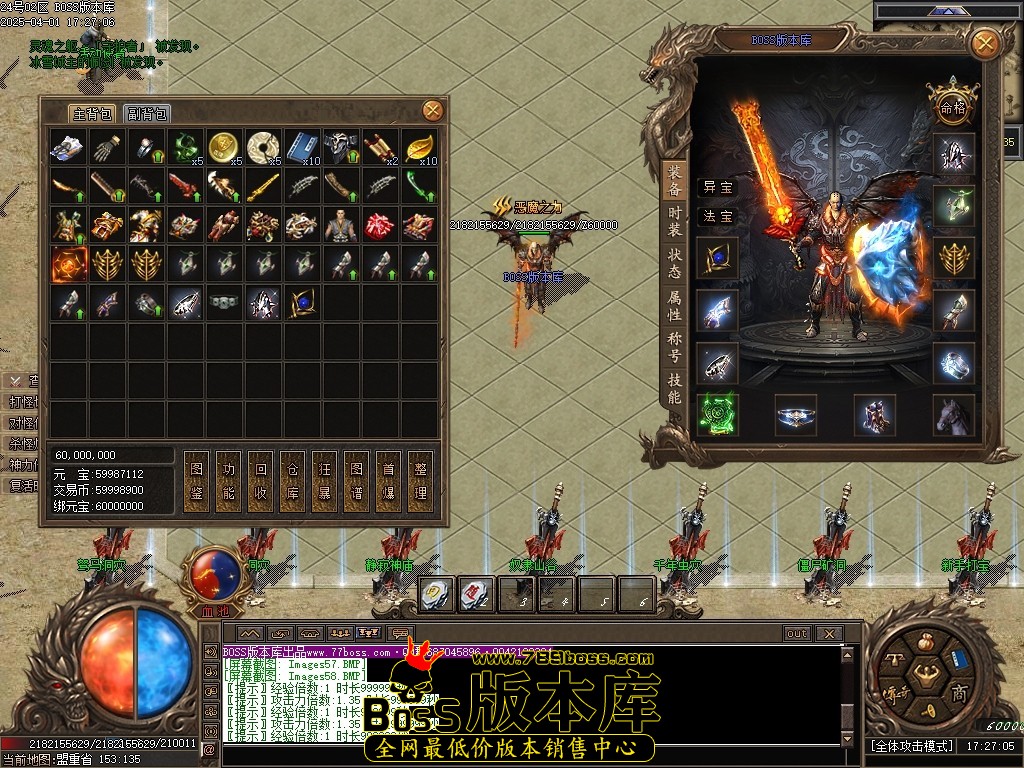The image size is (1024, 768).
Task: Open the 图鉴 codex button
Action: [x=198, y=480]
